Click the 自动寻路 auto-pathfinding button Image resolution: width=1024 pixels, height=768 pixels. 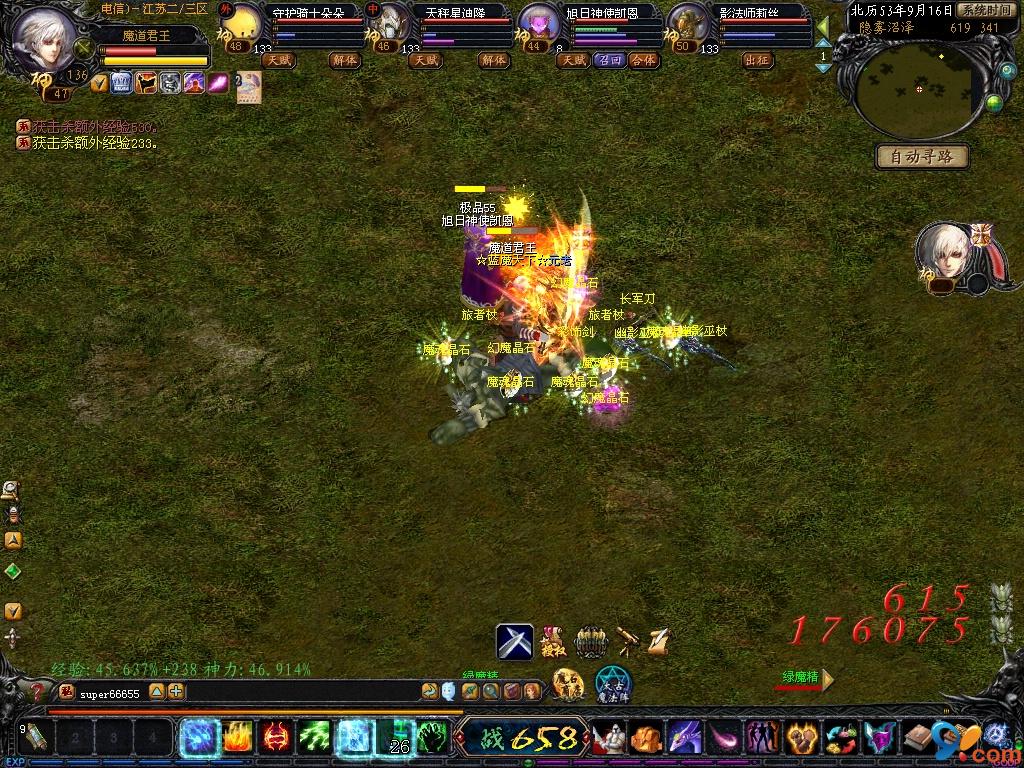[921, 156]
